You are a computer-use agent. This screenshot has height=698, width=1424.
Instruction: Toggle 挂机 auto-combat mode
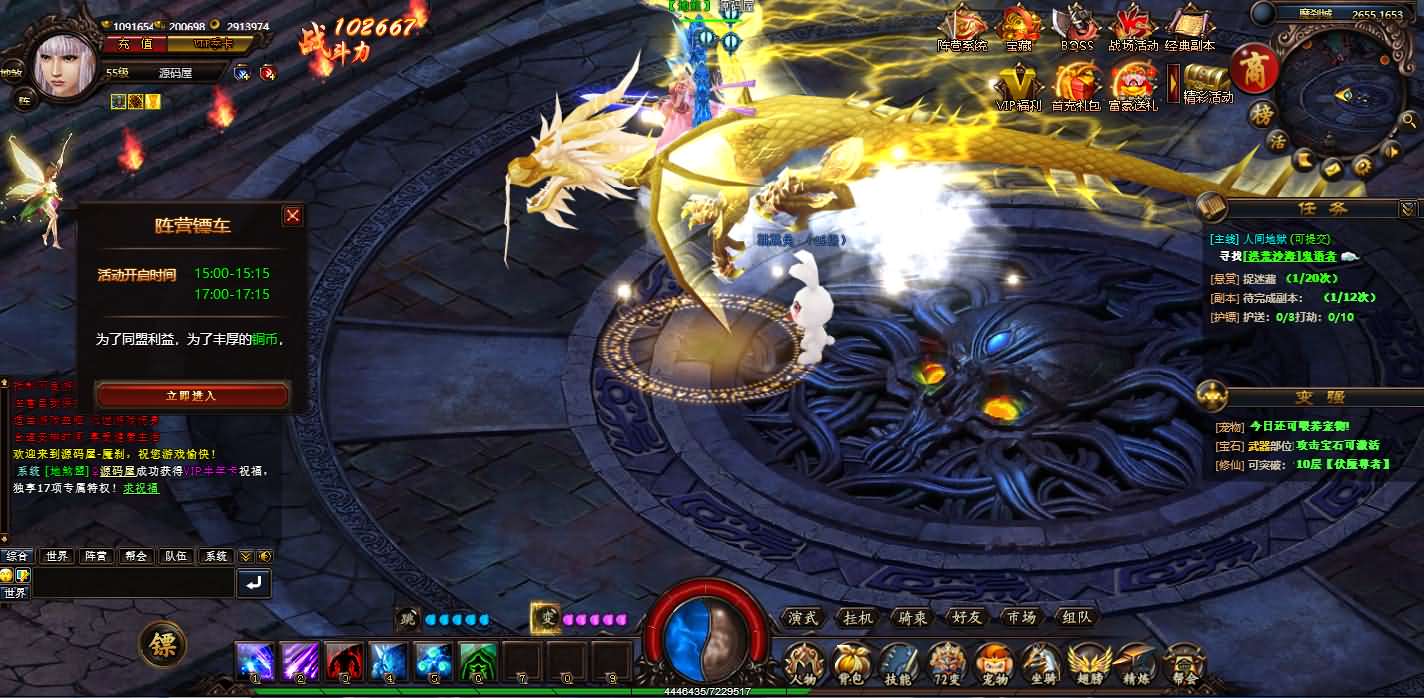click(858, 617)
